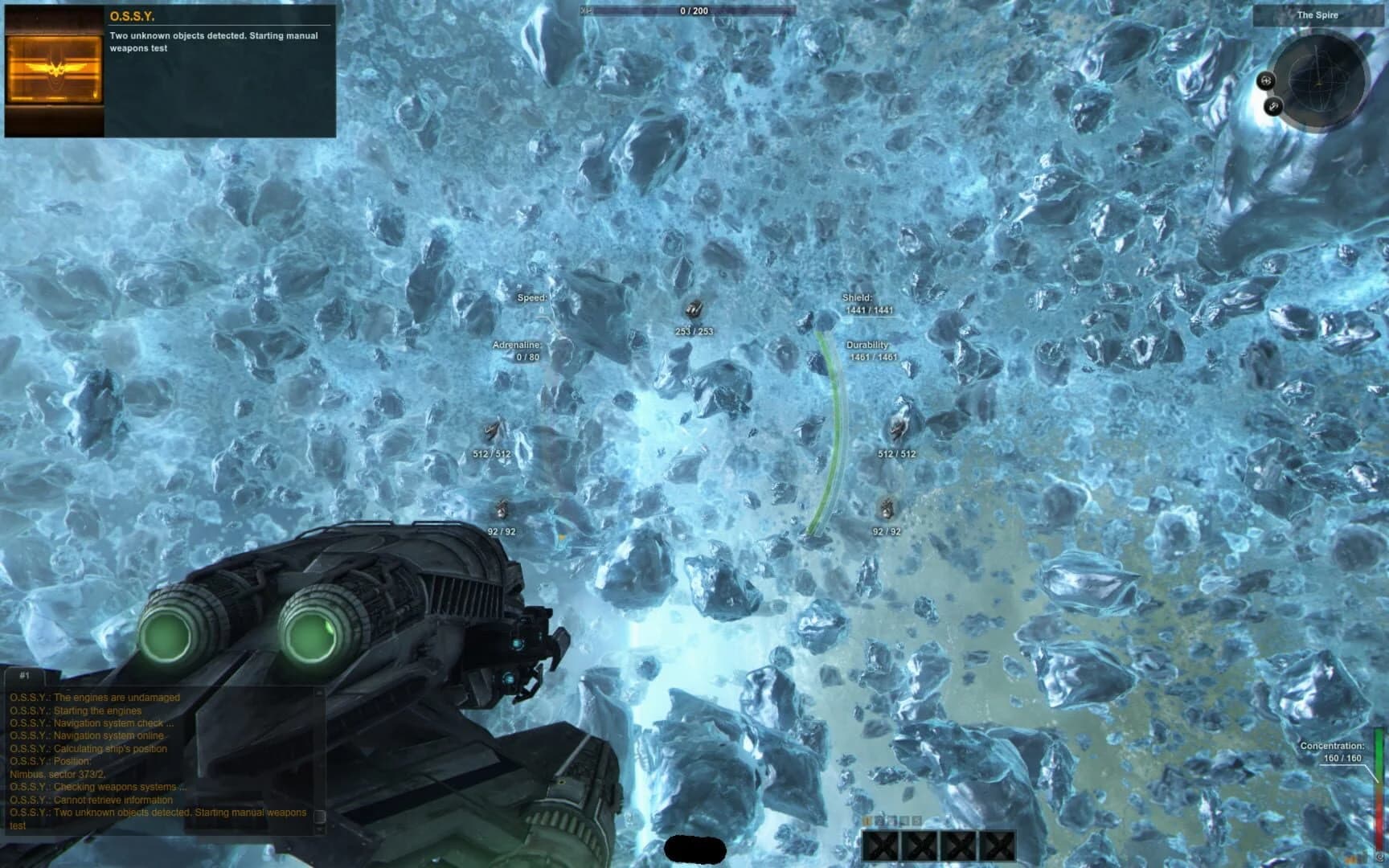Screen dimensions: 1389x868
Task: Expand the minimap to full view
Action: click(1321, 80)
